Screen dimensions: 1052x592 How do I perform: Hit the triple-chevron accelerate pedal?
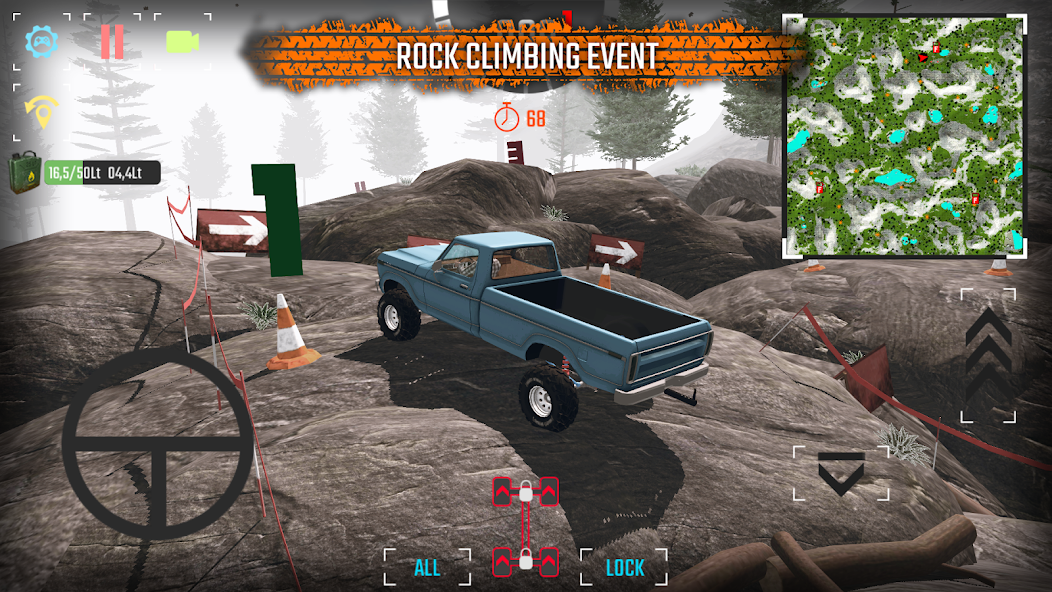pos(988,355)
